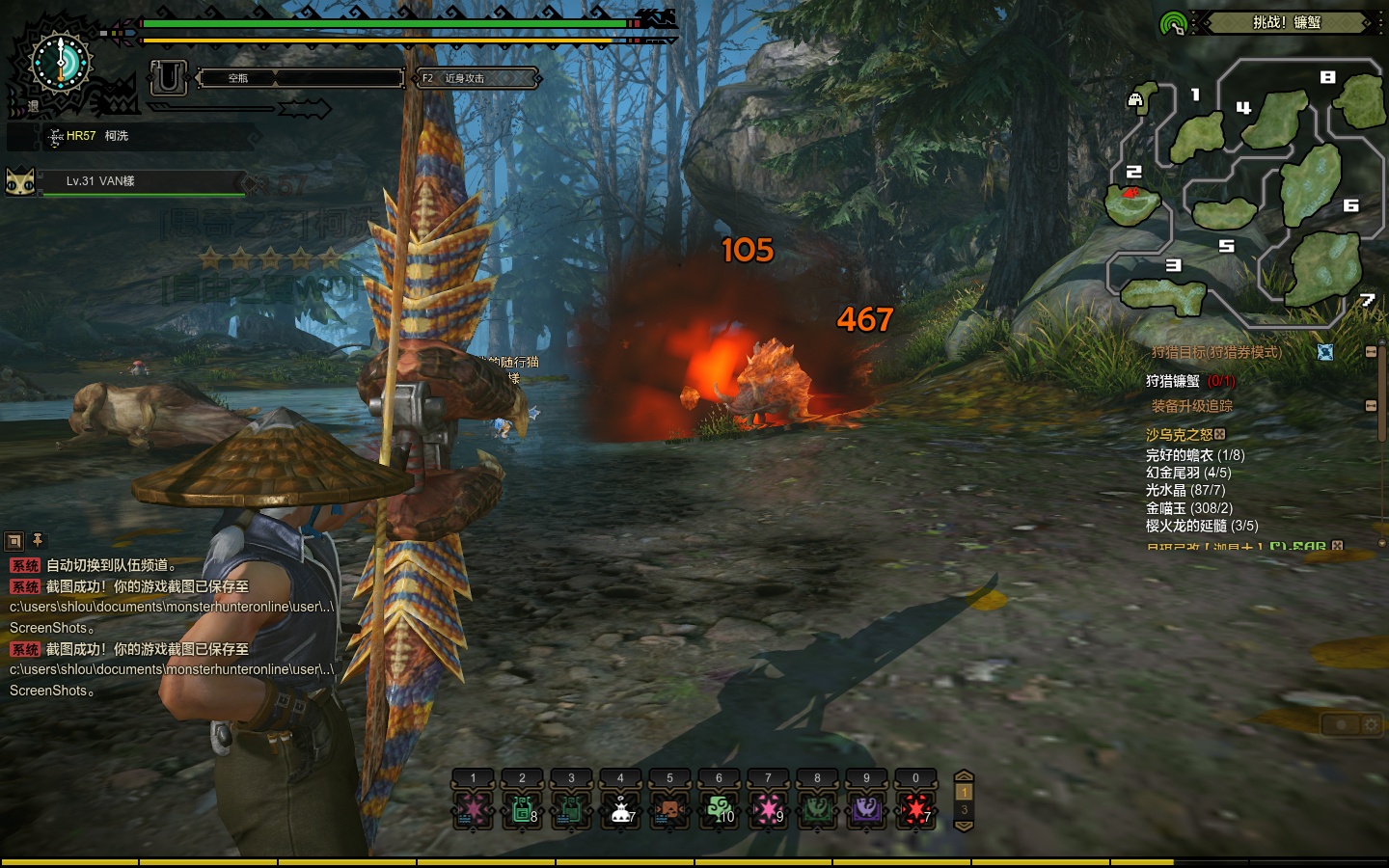This screenshot has height=868, width=1389.
Task: Collapse the 狩猎目标 hunting target section
Action: click(x=1371, y=352)
